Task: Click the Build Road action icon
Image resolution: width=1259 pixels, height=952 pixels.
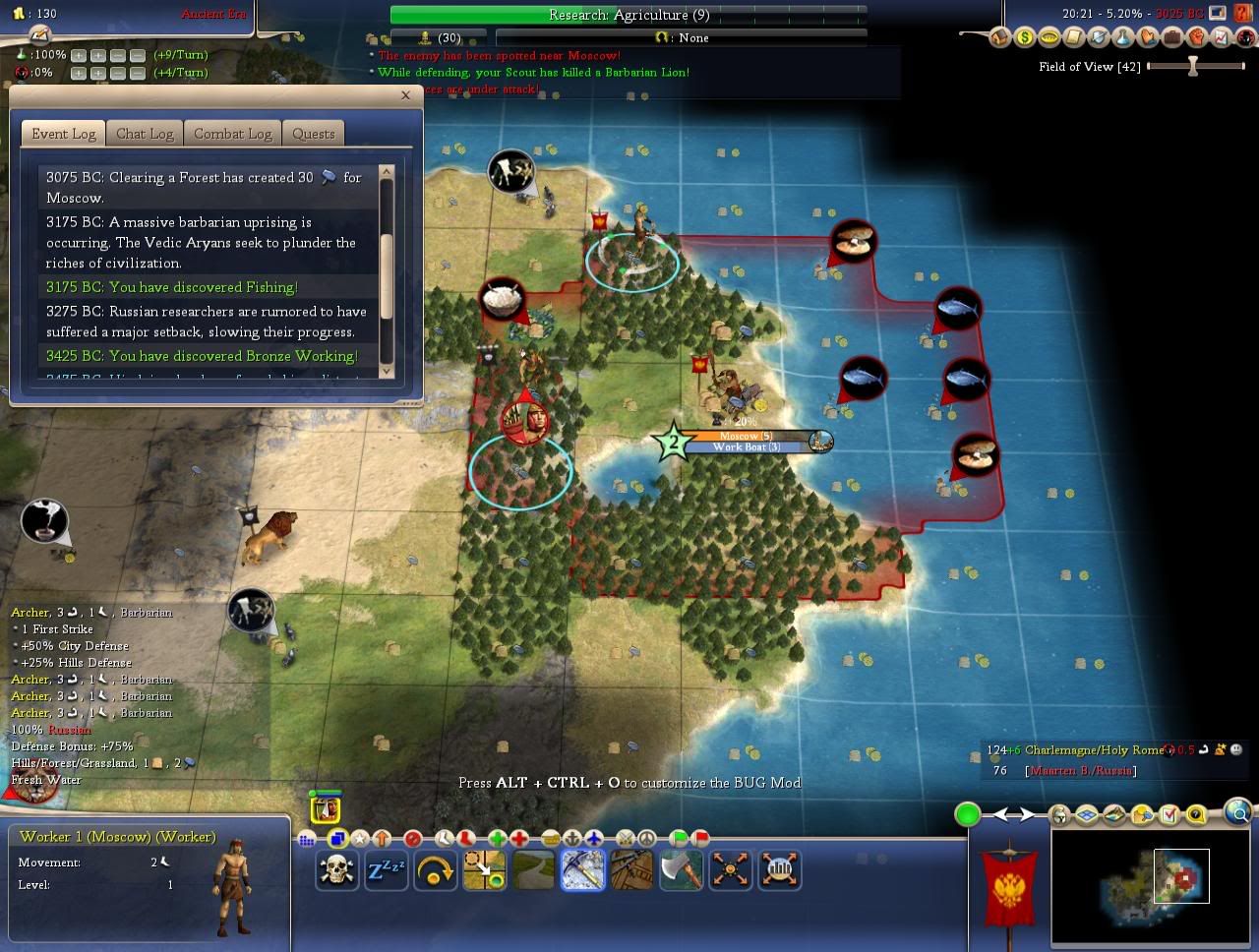Action: pyautogui.click(x=534, y=870)
